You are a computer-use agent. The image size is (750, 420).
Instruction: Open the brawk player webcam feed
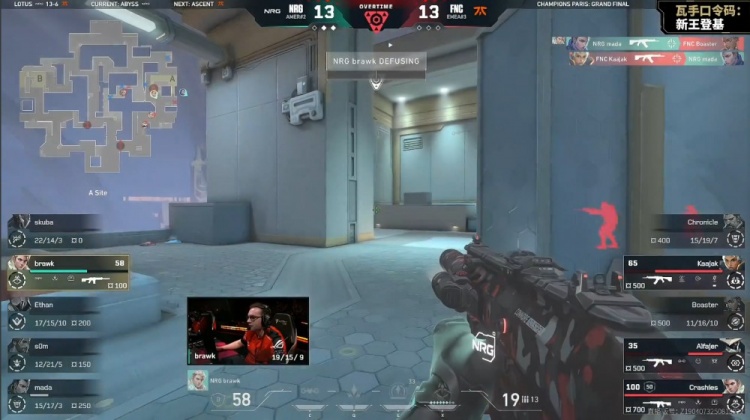(x=247, y=330)
